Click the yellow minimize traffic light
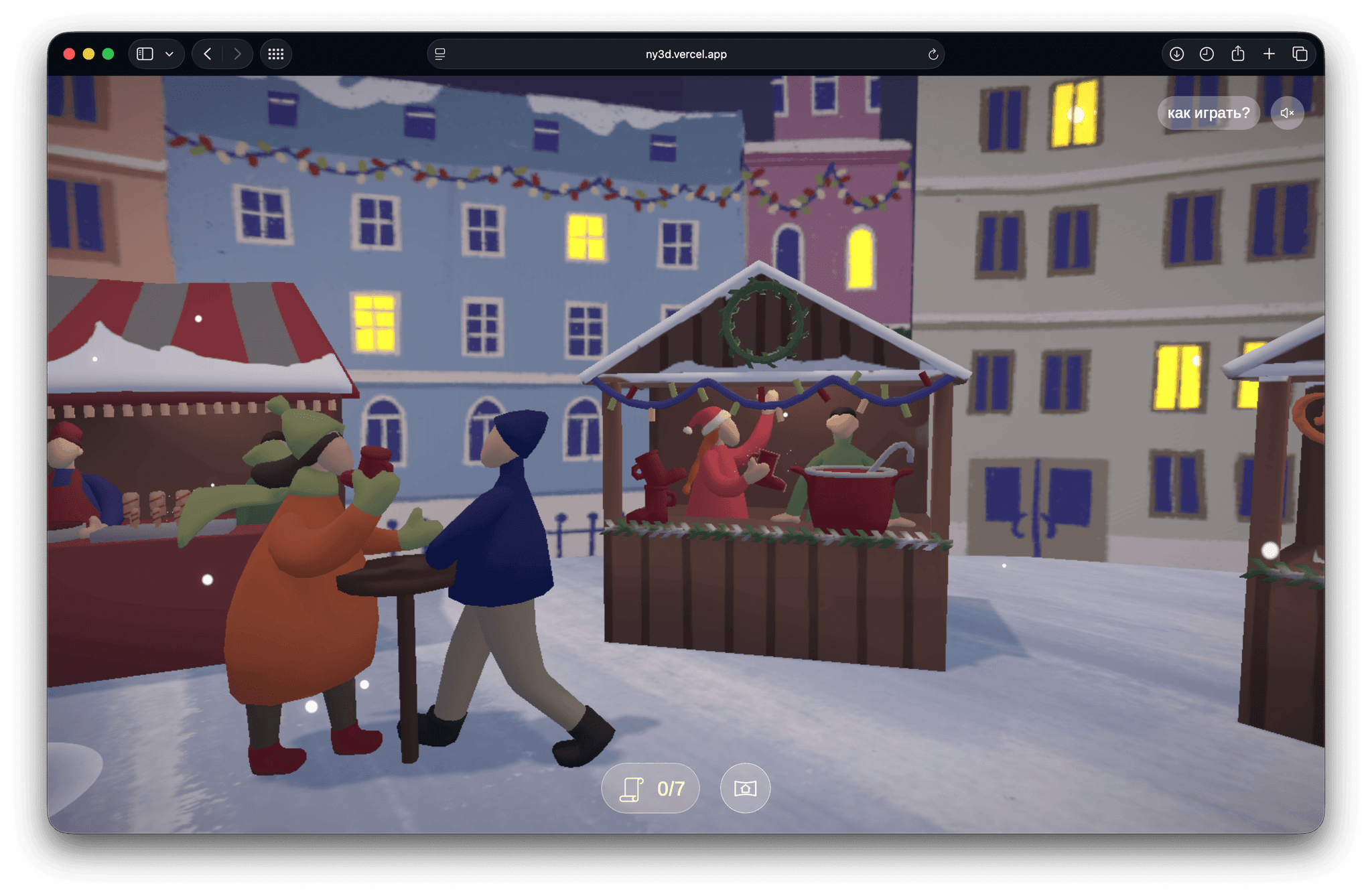Screen dimensions: 1372x896 coord(88,52)
